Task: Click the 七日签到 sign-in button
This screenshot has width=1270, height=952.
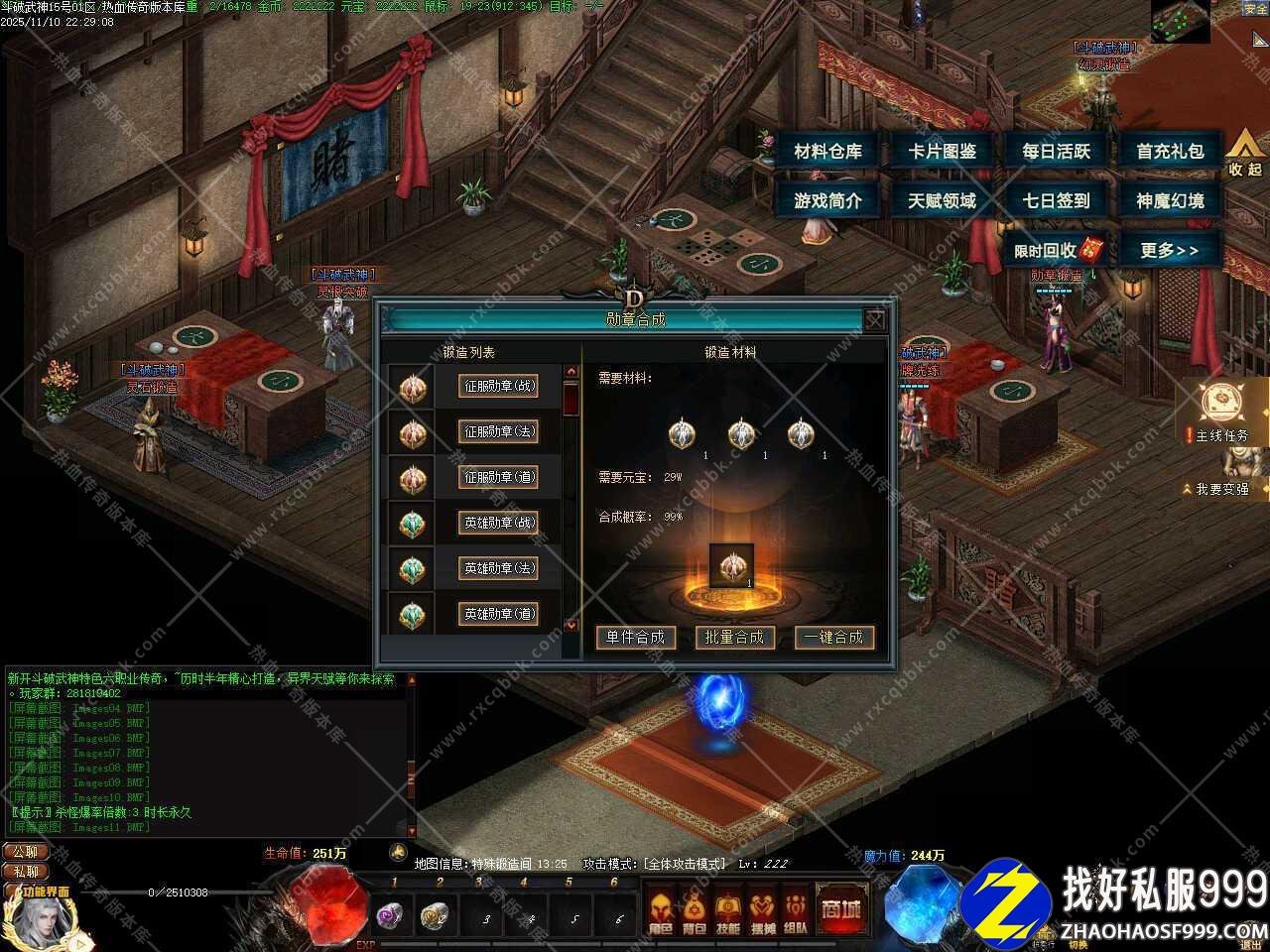Action: [1057, 199]
